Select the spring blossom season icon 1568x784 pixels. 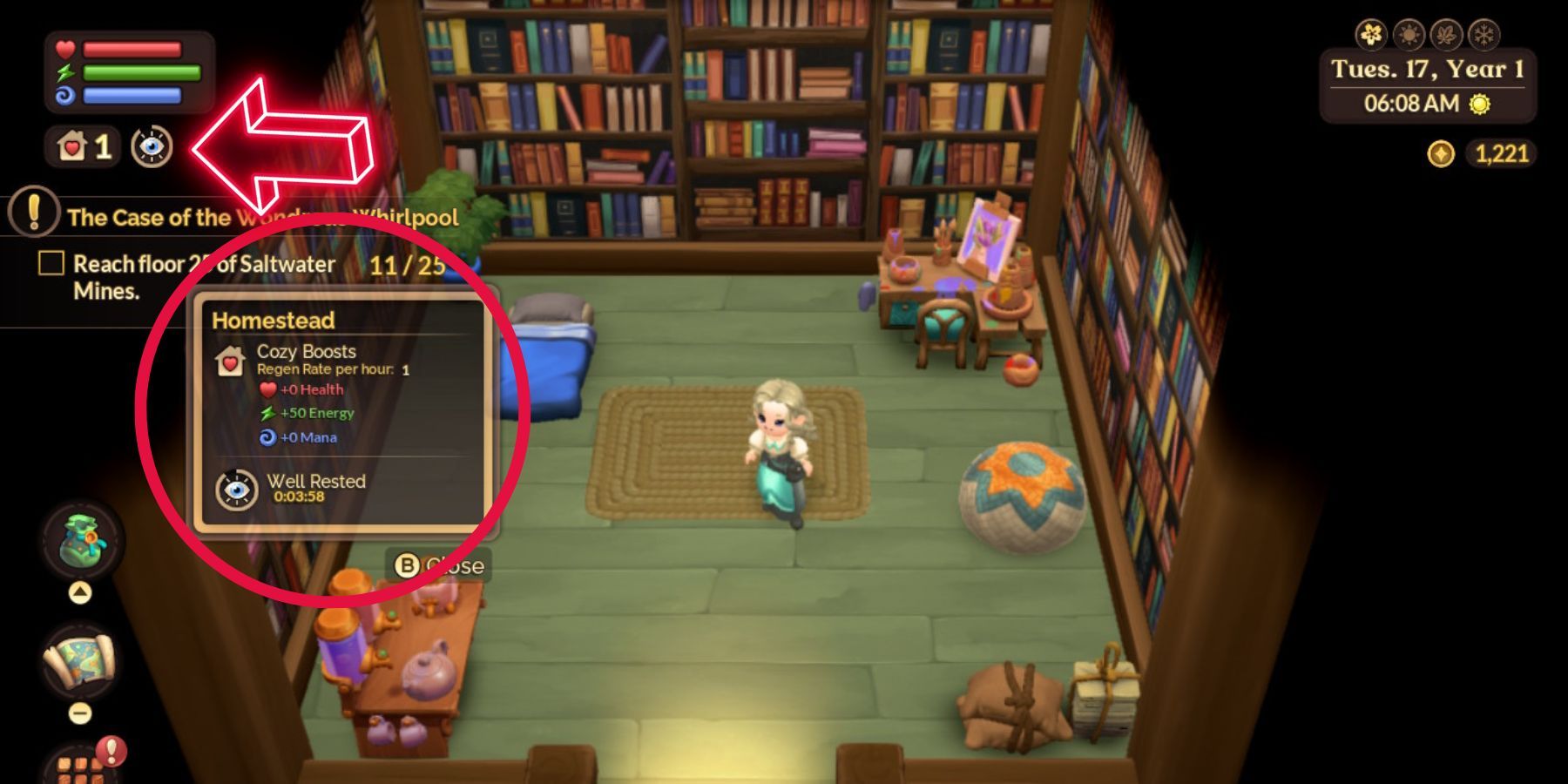[x=1370, y=33]
